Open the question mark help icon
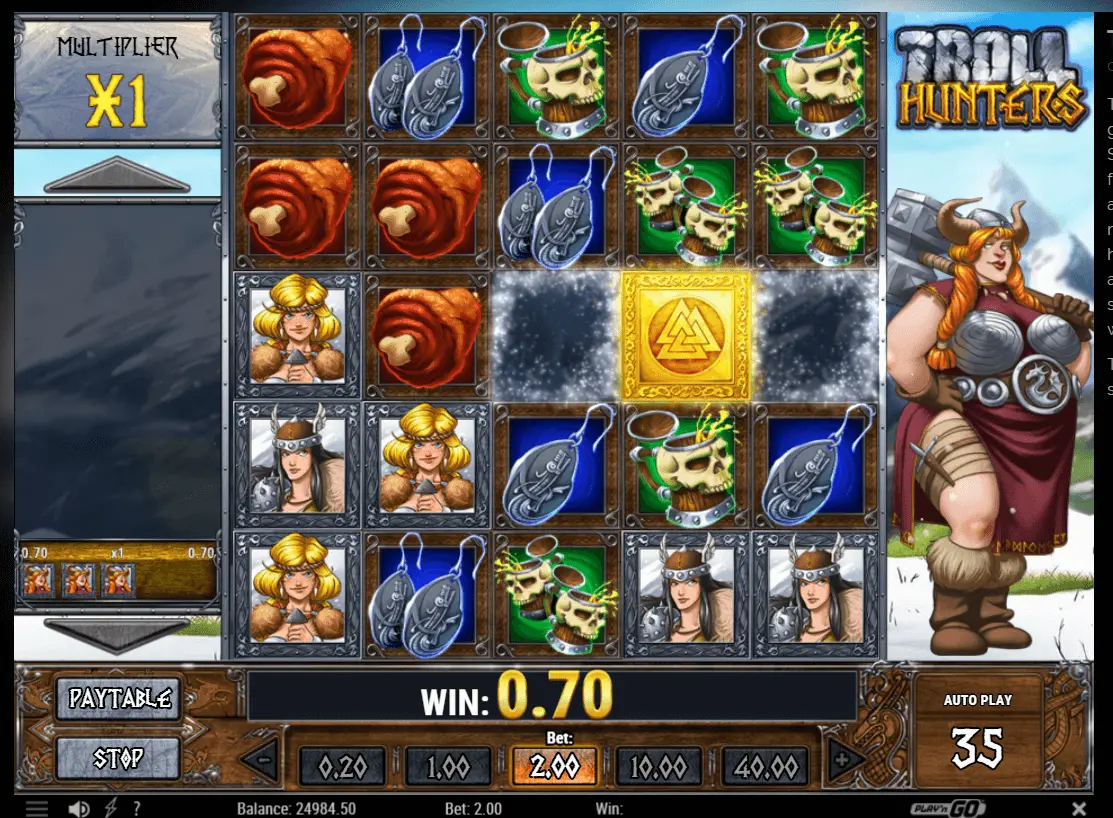1113x818 pixels. point(136,808)
